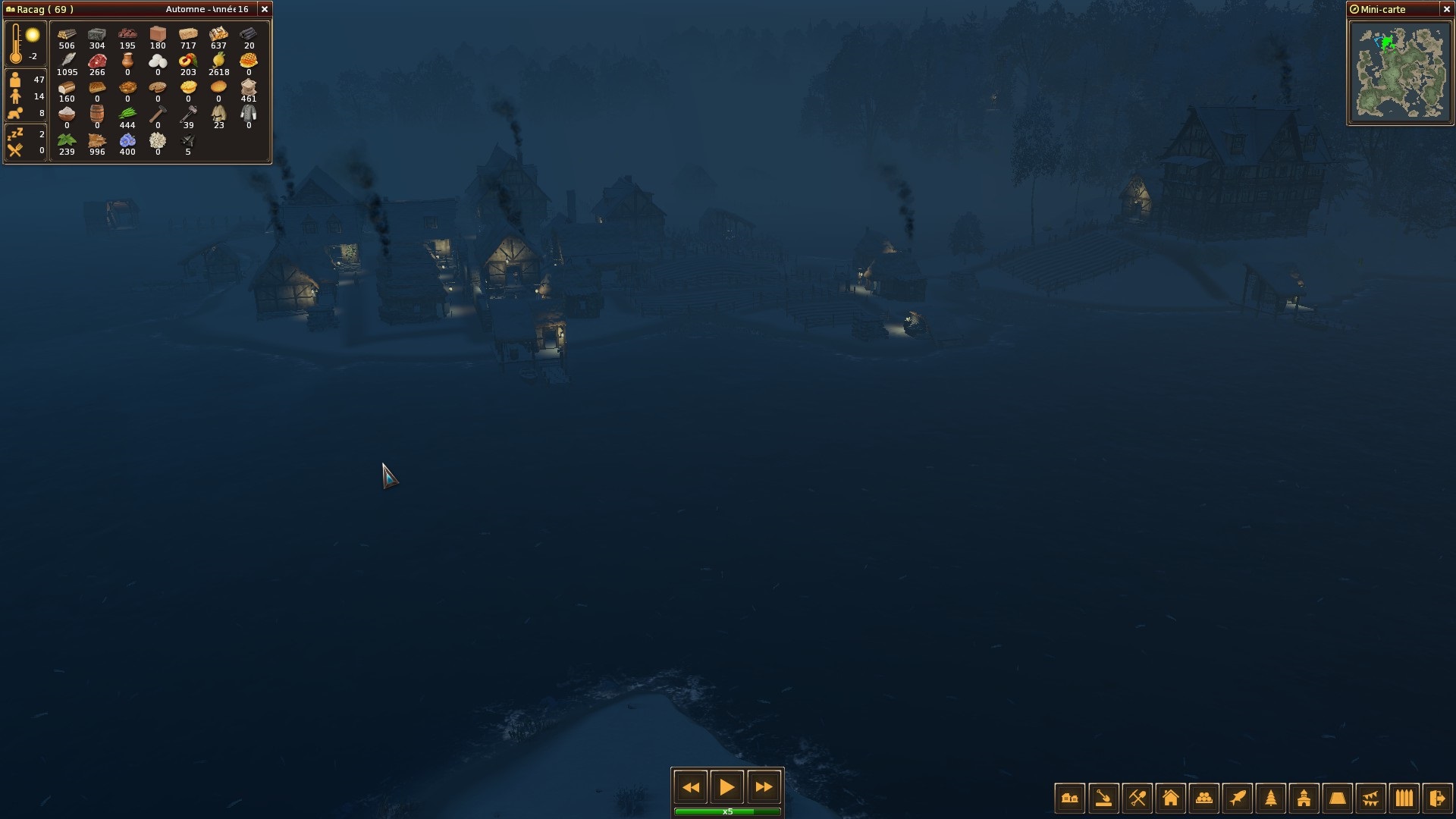Open the wooden fence menu
1456x819 pixels.
tap(1404, 798)
